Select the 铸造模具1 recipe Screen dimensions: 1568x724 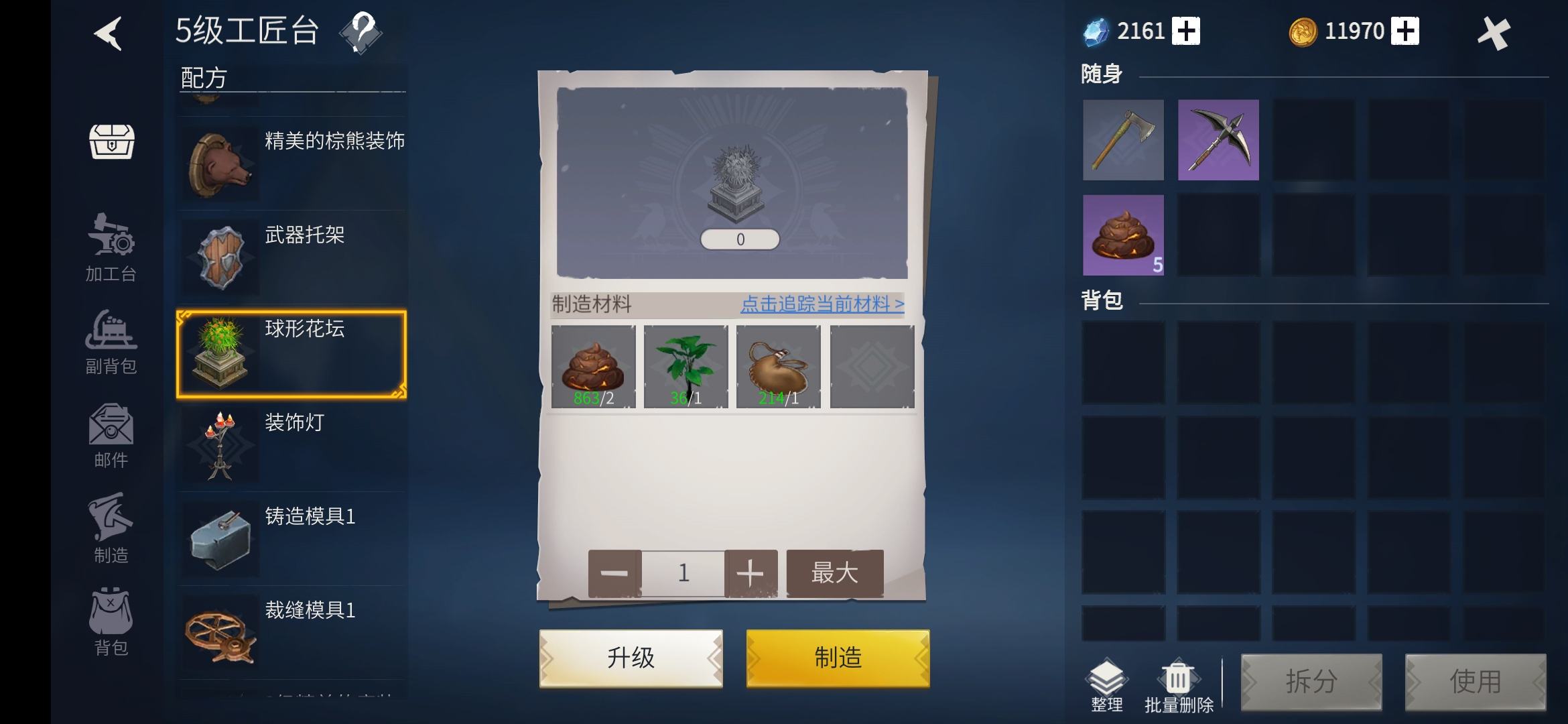click(291, 540)
